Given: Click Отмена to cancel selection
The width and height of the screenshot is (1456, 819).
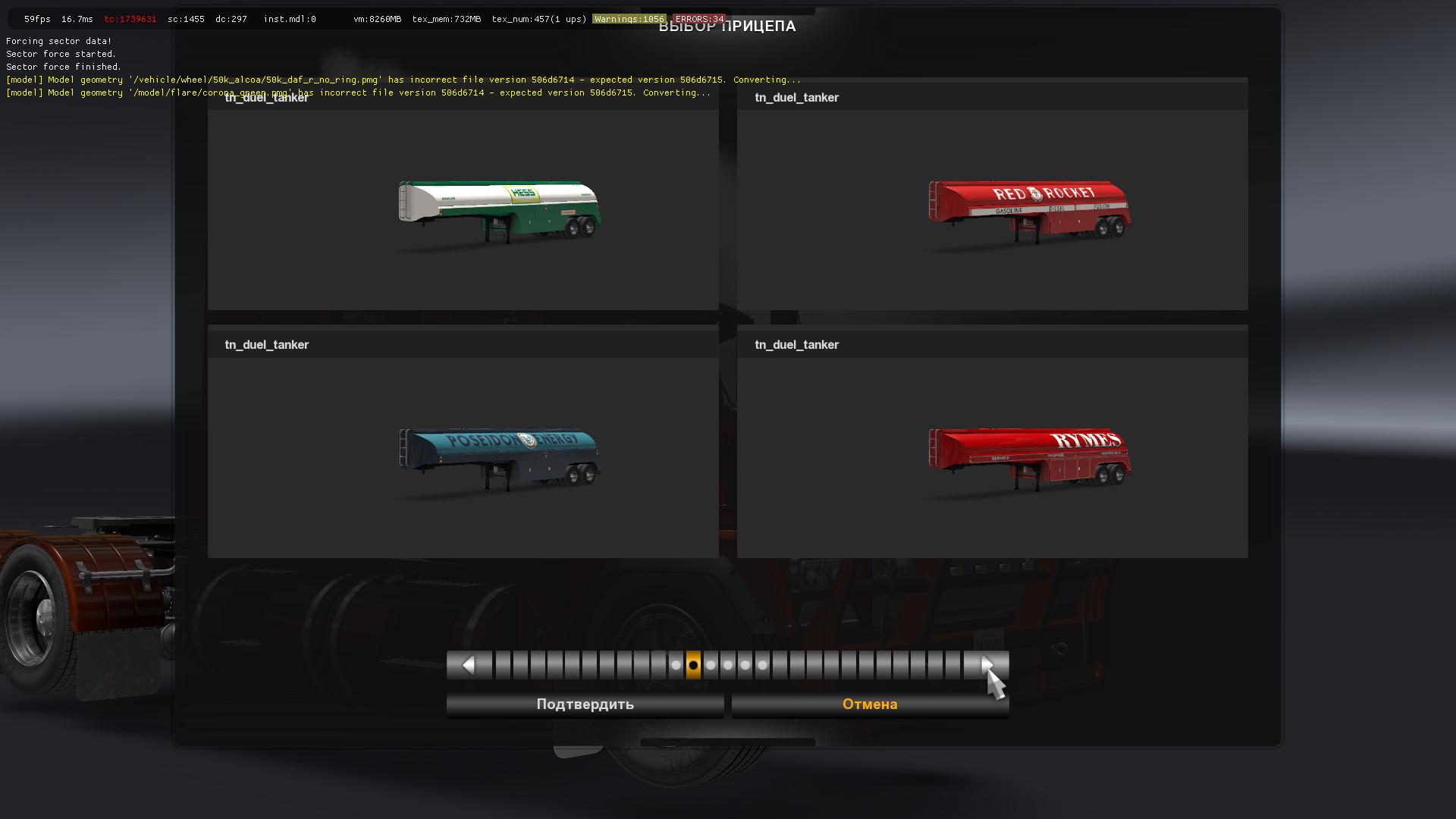Looking at the screenshot, I should click(869, 704).
